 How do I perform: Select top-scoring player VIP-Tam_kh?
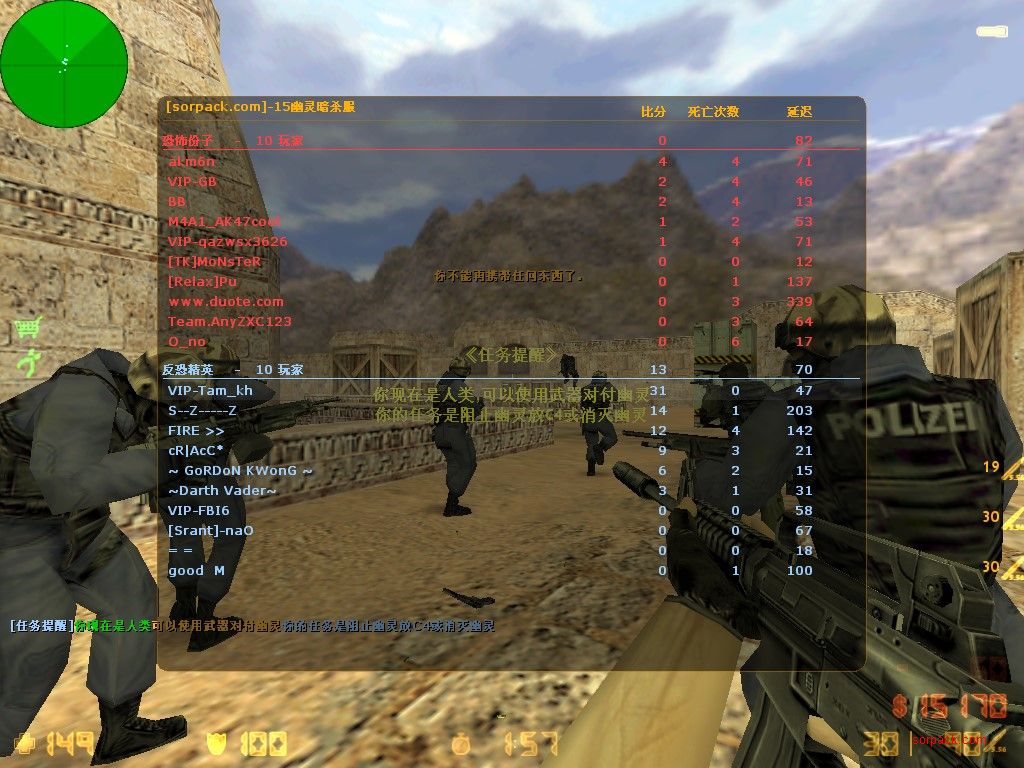point(210,390)
